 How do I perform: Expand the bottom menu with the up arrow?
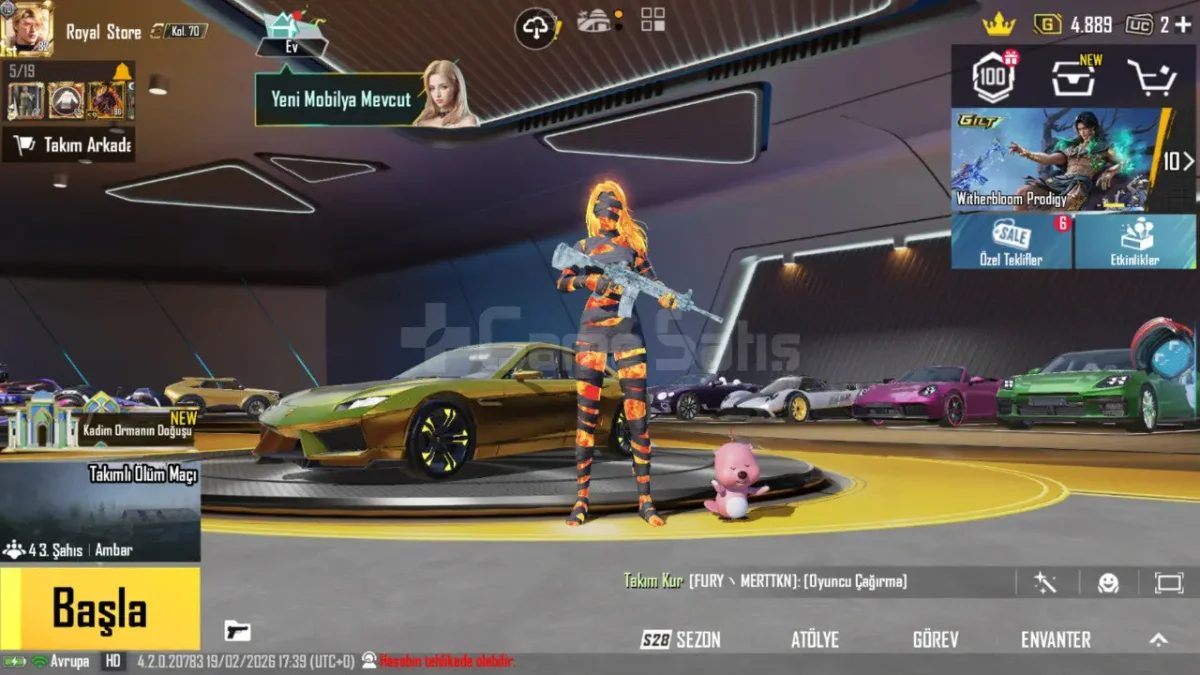[x=1158, y=640]
